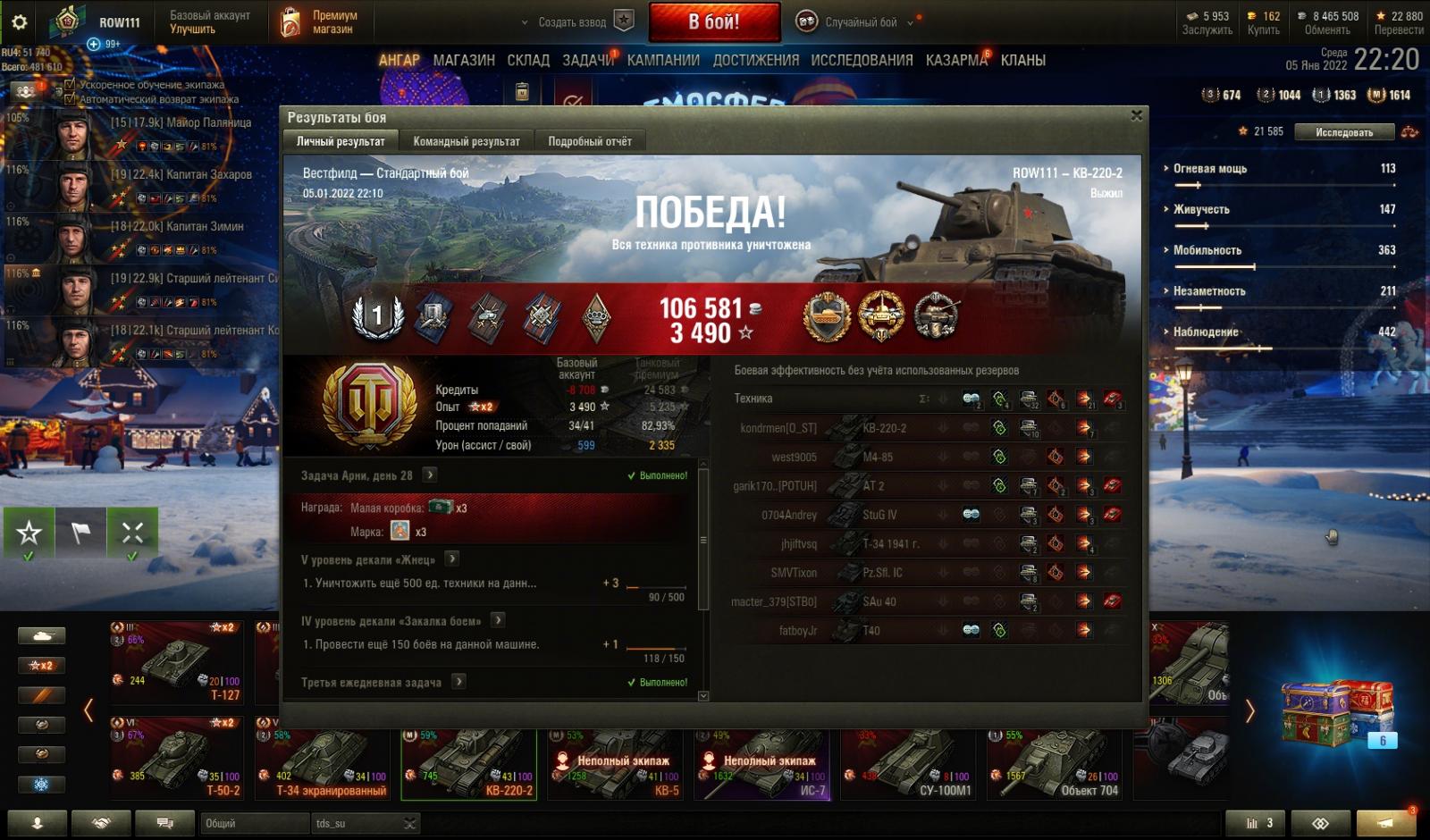Close the battle results window
Screen dimensions: 1430x840
point(1136,115)
